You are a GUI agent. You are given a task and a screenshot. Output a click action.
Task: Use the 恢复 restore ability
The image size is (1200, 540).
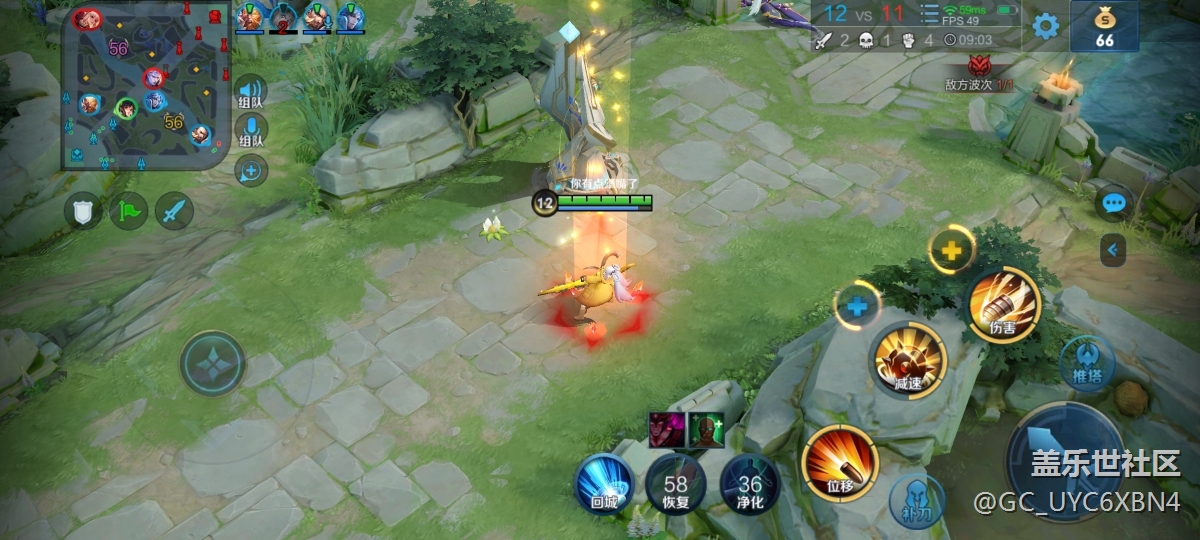(x=675, y=484)
